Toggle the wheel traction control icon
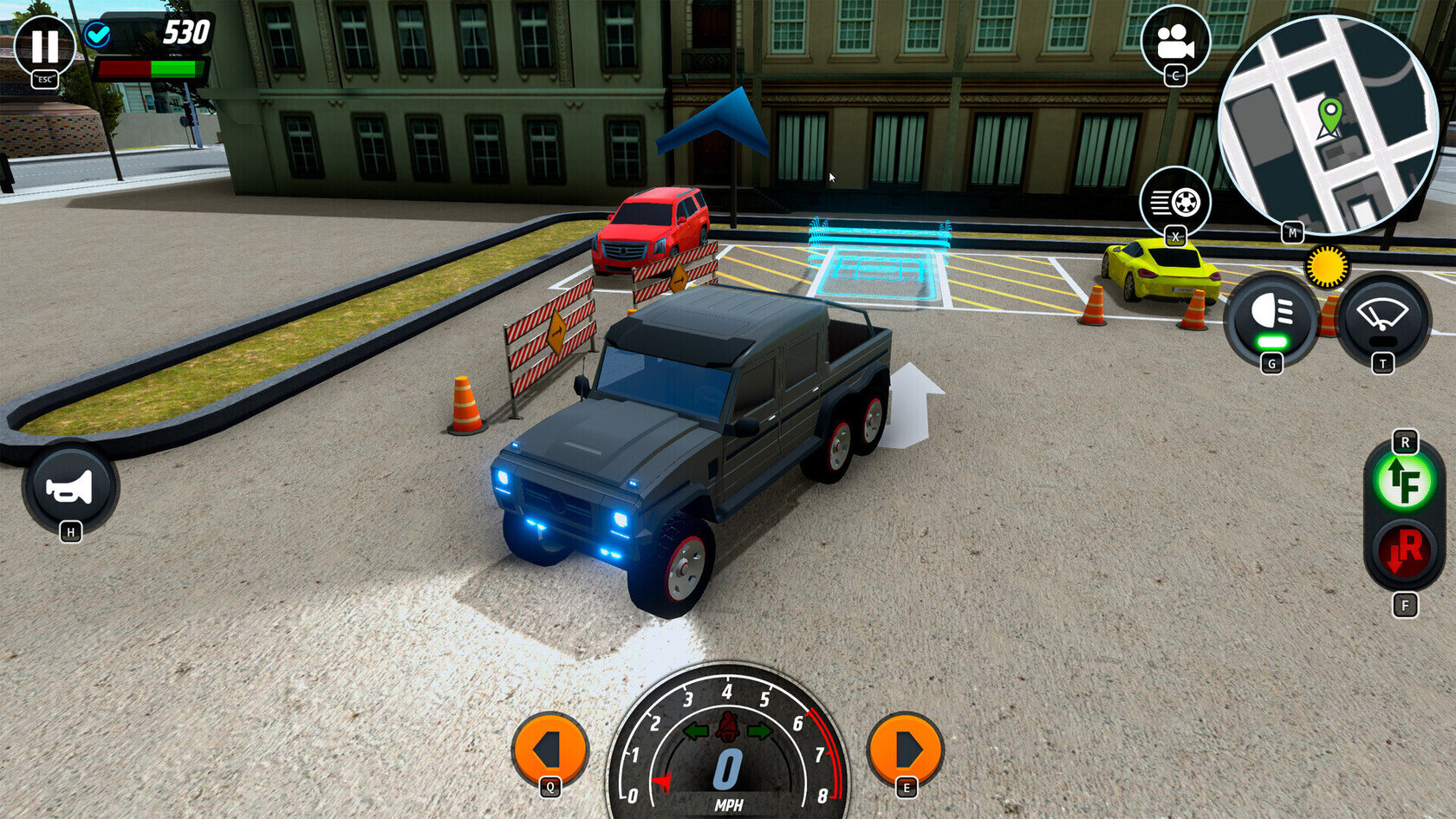Viewport: 1456px width, 819px height. [1174, 202]
